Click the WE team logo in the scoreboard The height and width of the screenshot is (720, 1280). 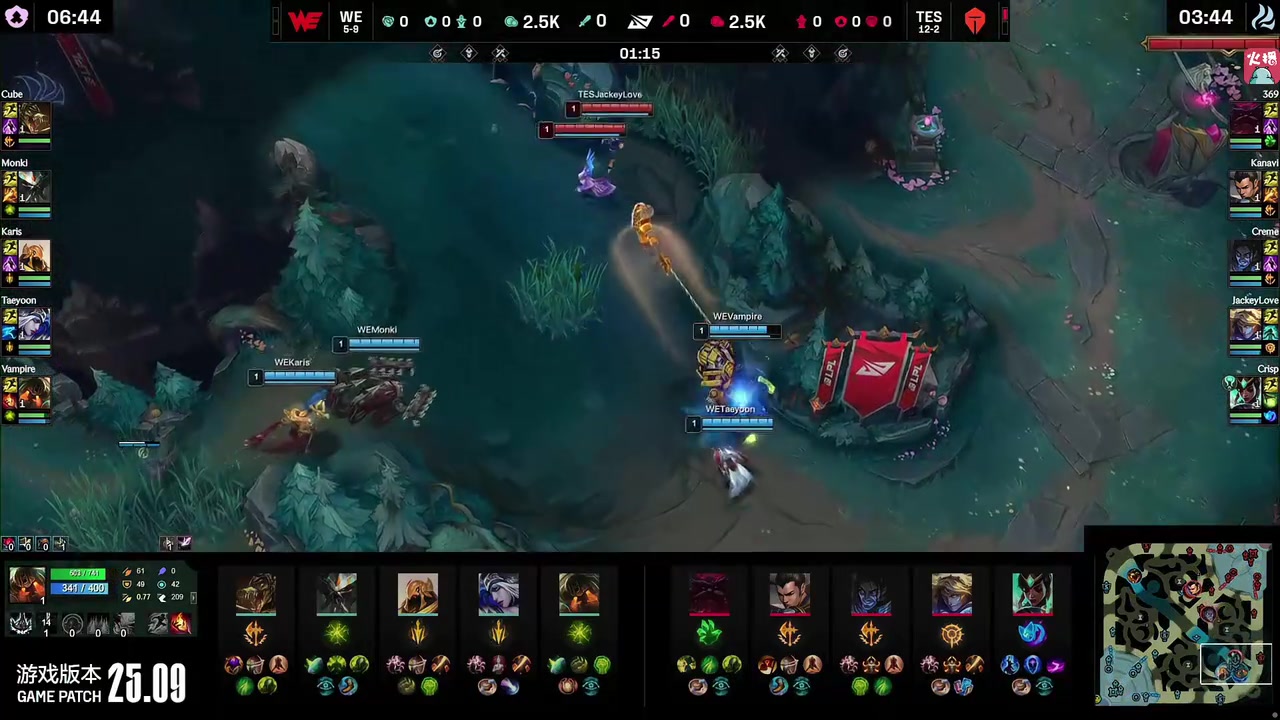tap(305, 21)
